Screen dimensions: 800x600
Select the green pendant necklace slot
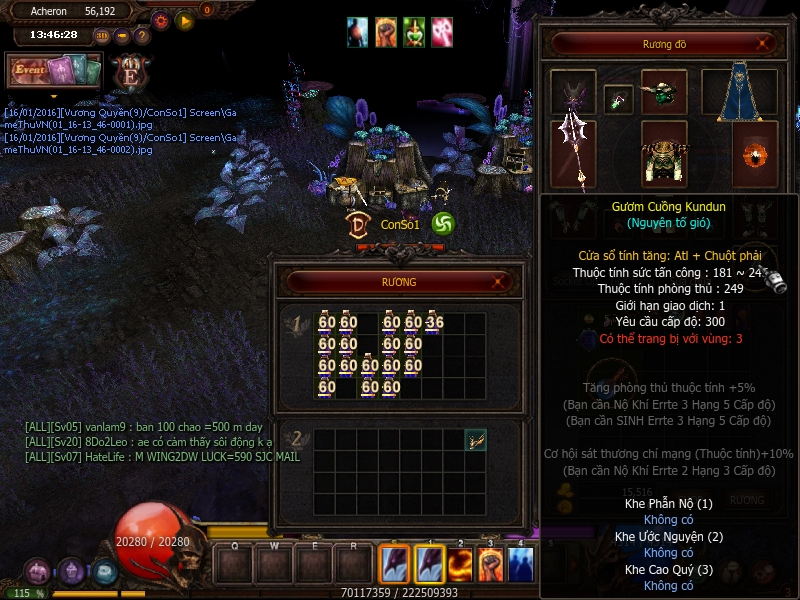click(618, 99)
